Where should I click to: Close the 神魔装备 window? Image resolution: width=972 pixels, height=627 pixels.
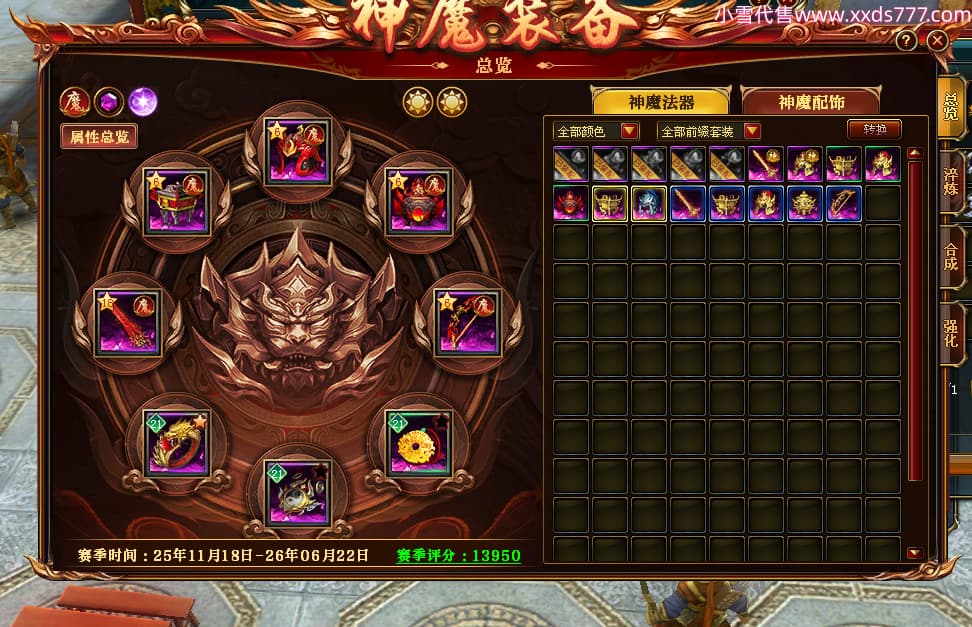click(937, 41)
